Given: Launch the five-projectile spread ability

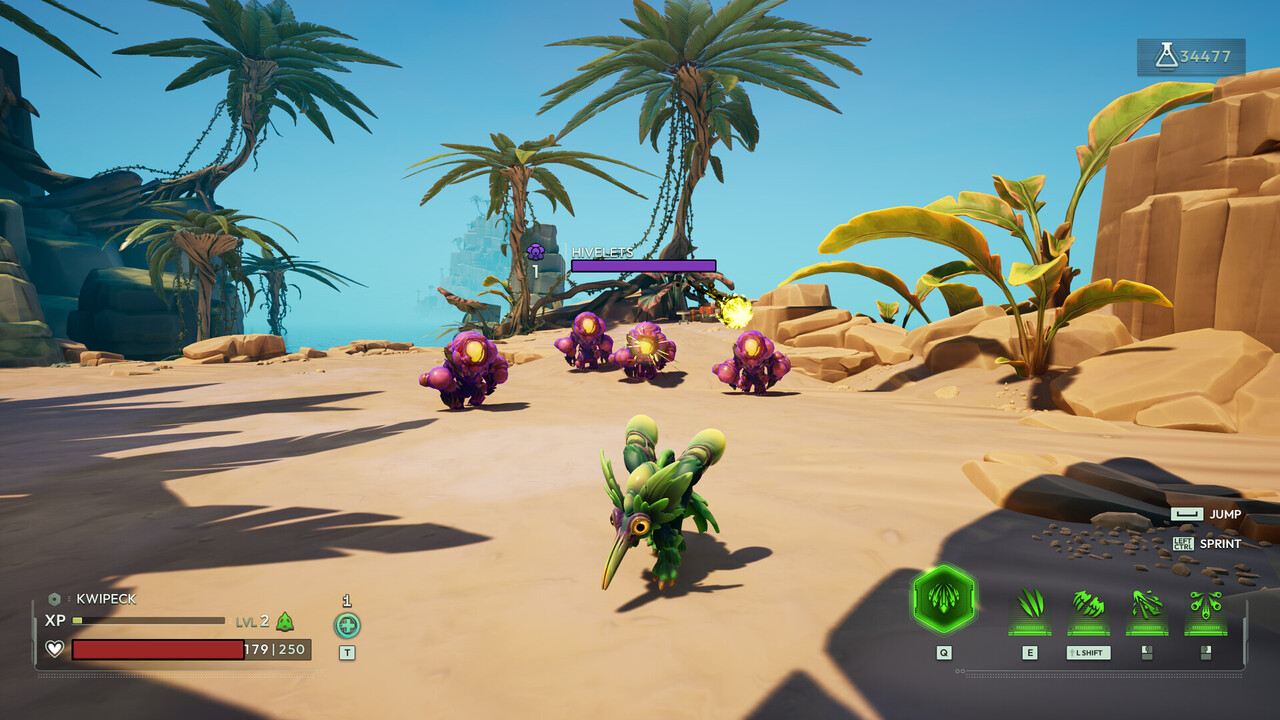Looking at the screenshot, I should point(1205,605).
